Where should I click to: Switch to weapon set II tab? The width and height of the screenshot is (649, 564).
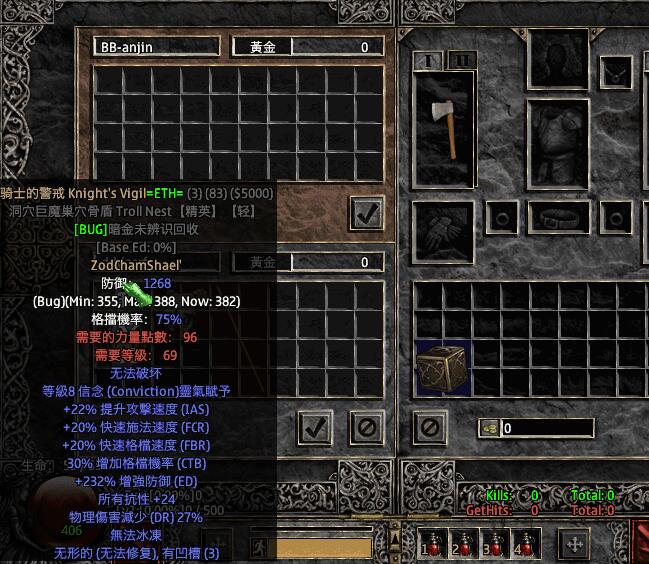click(x=462, y=60)
